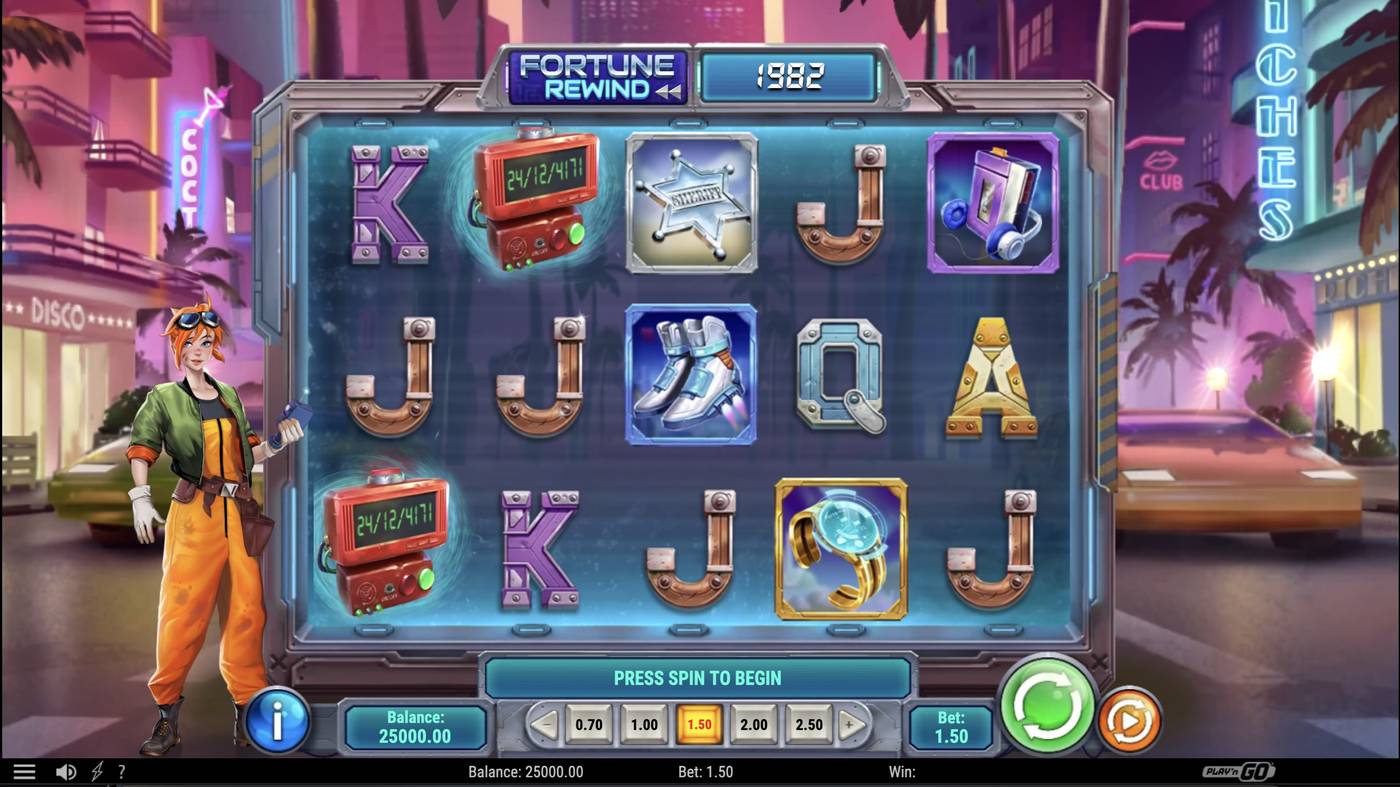Toggle quick spin with the lightning icon
Screen dimensions: 1400x787
click(97, 770)
